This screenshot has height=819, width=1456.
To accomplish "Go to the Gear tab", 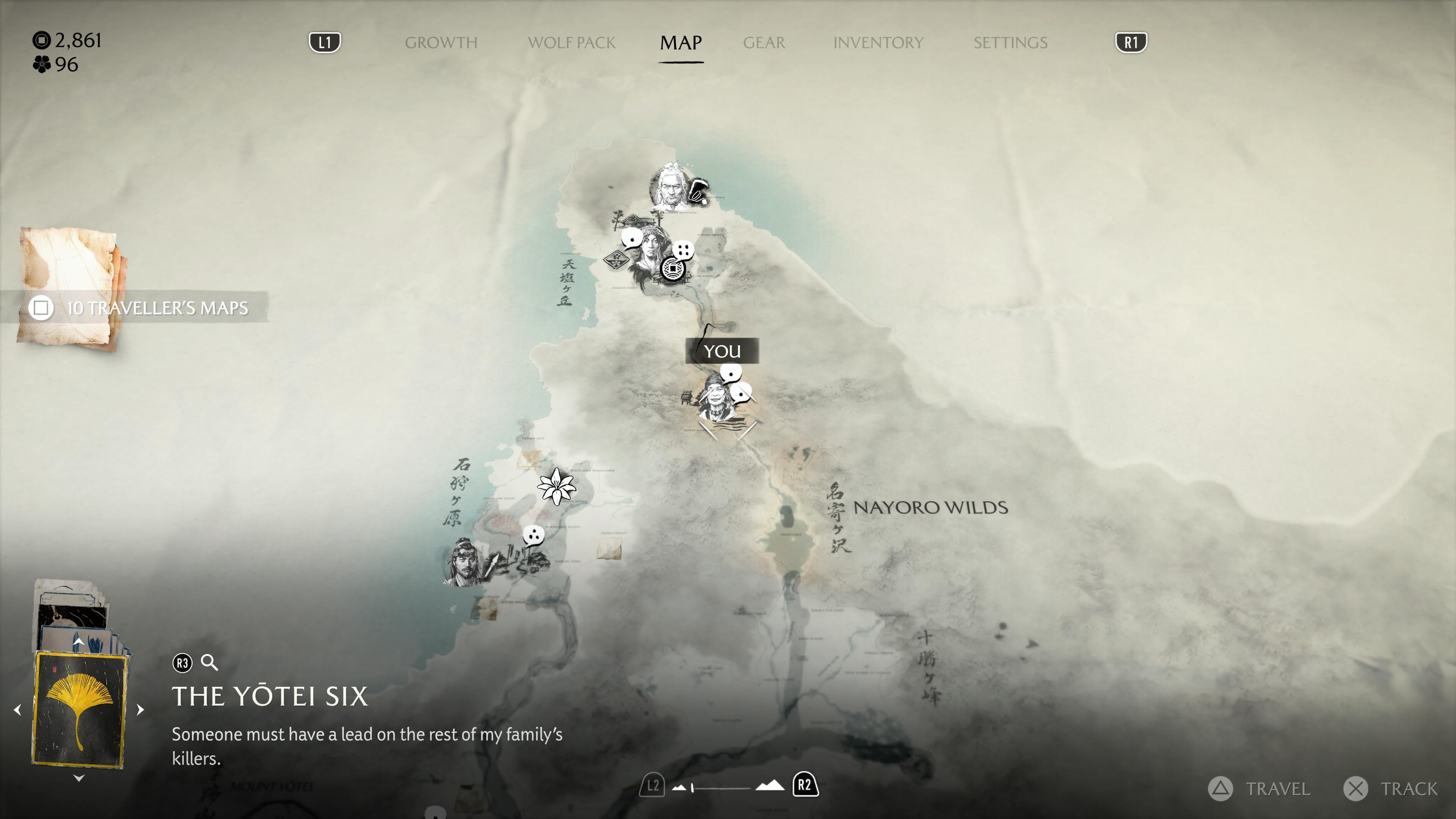I will click(764, 42).
